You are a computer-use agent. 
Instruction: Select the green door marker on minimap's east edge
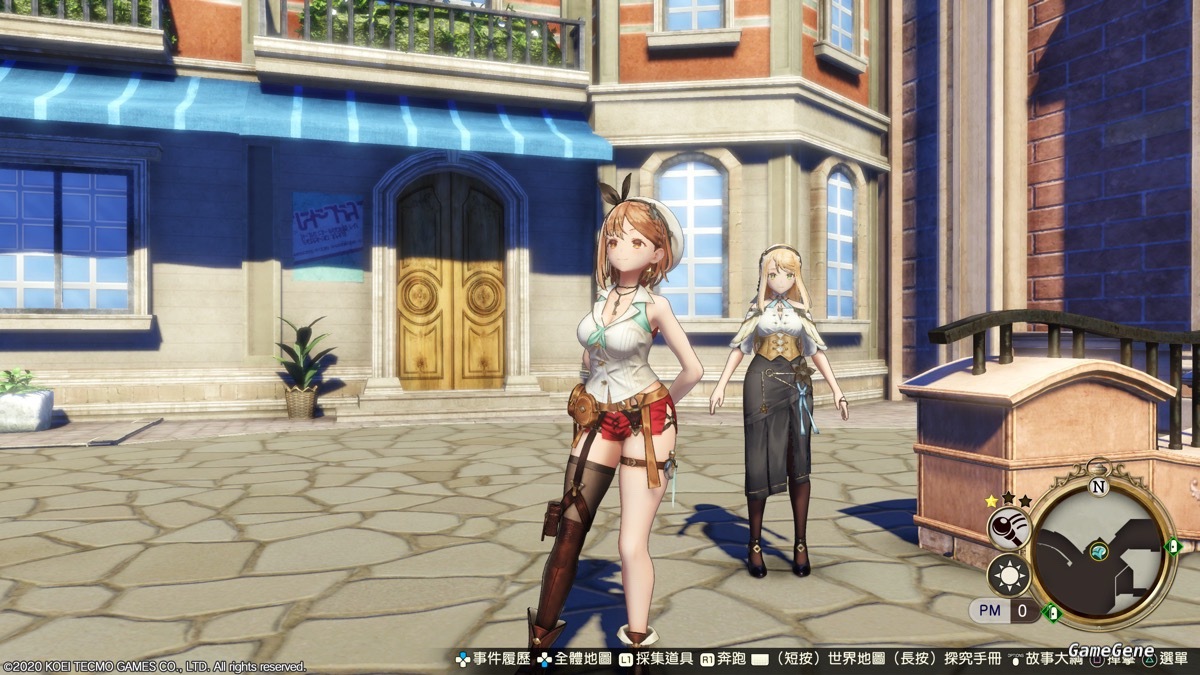[1173, 546]
